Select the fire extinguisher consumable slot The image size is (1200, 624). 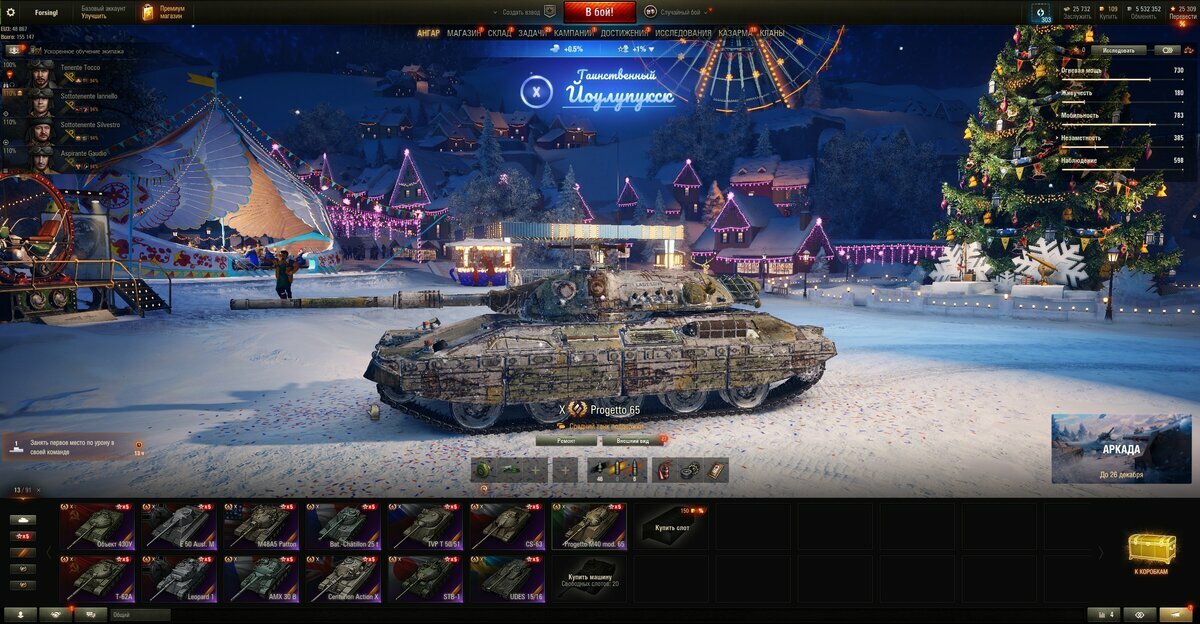click(x=665, y=470)
